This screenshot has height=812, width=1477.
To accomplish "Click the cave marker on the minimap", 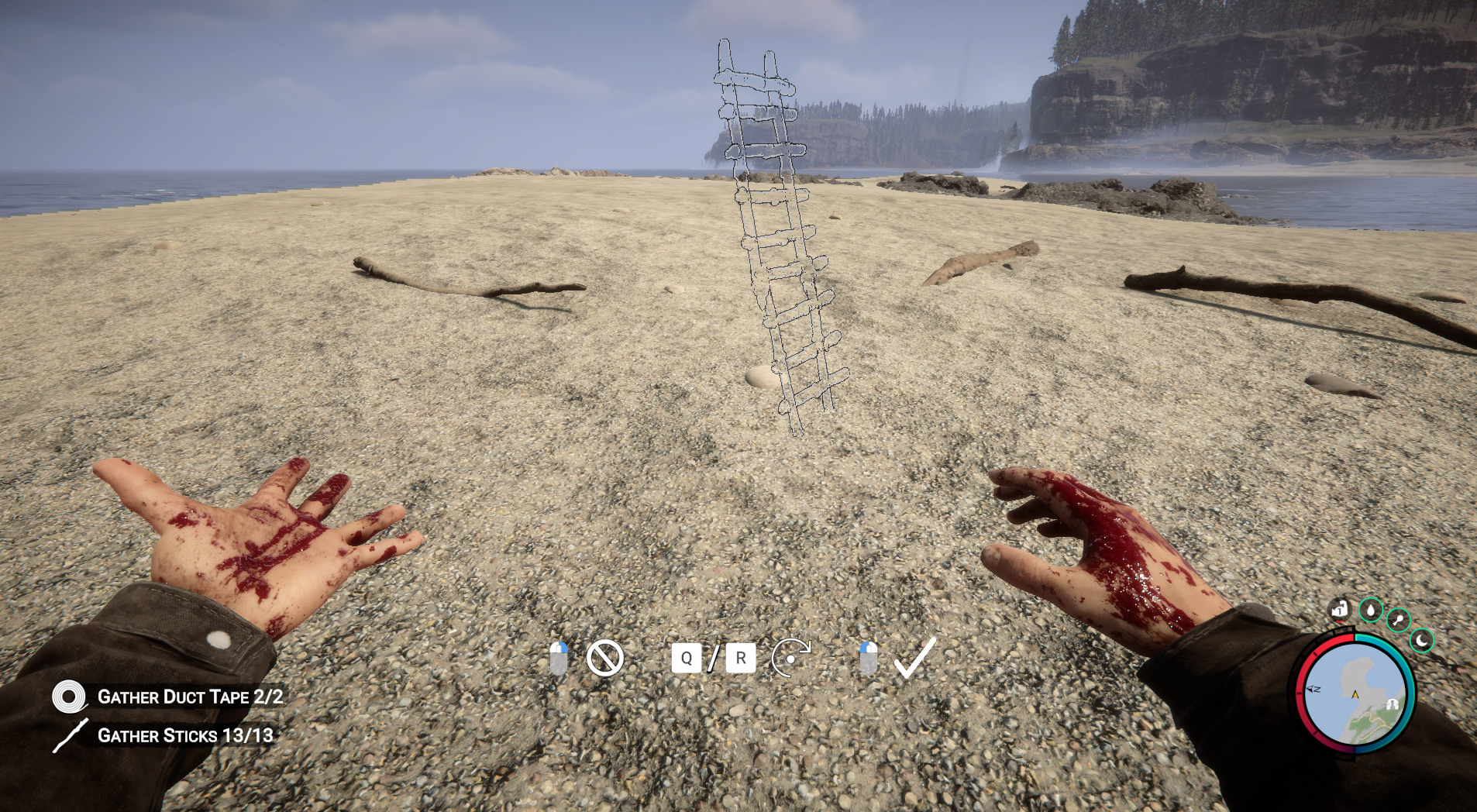I will pyautogui.click(x=1392, y=704).
